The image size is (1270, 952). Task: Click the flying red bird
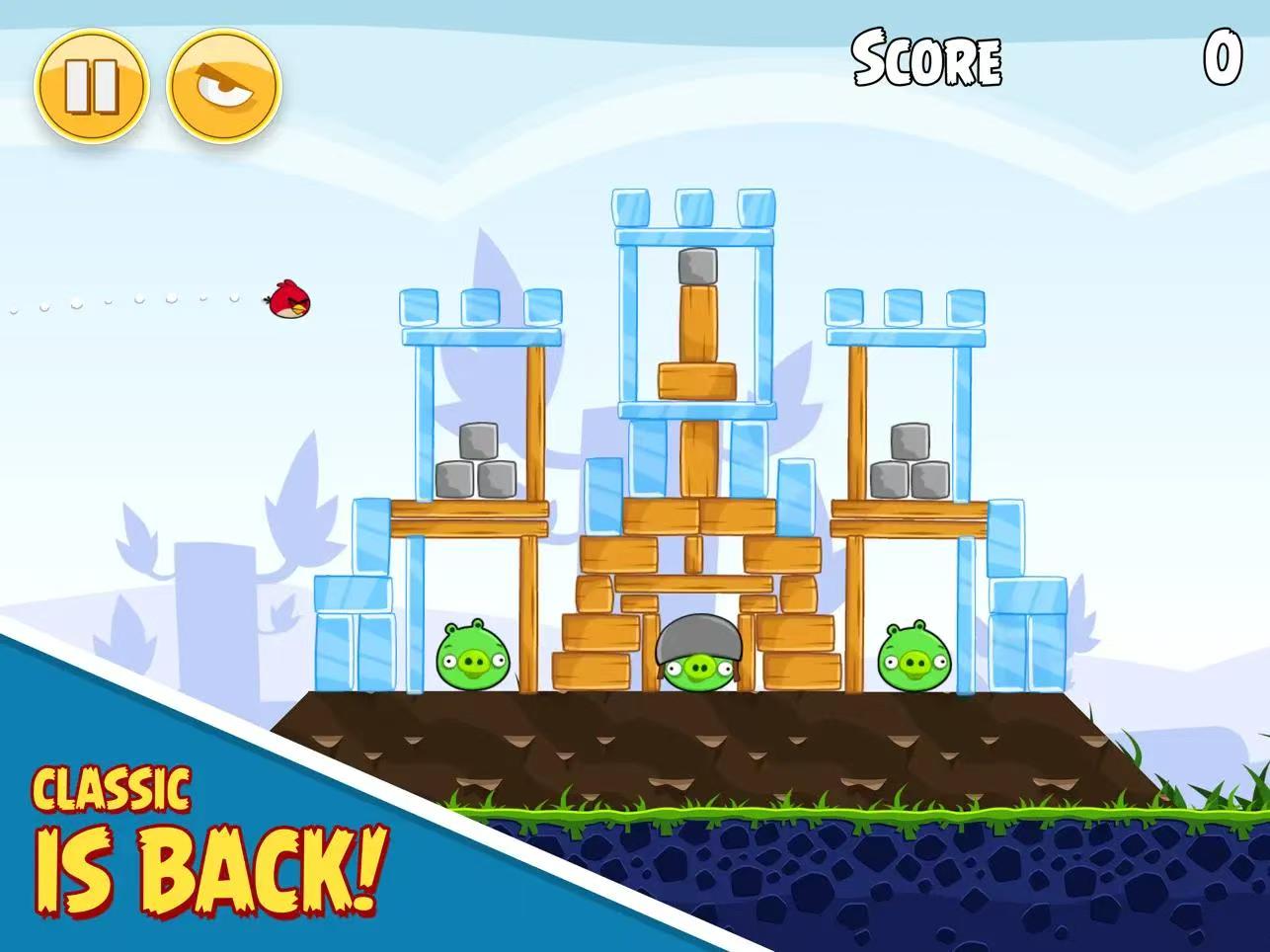click(x=286, y=301)
